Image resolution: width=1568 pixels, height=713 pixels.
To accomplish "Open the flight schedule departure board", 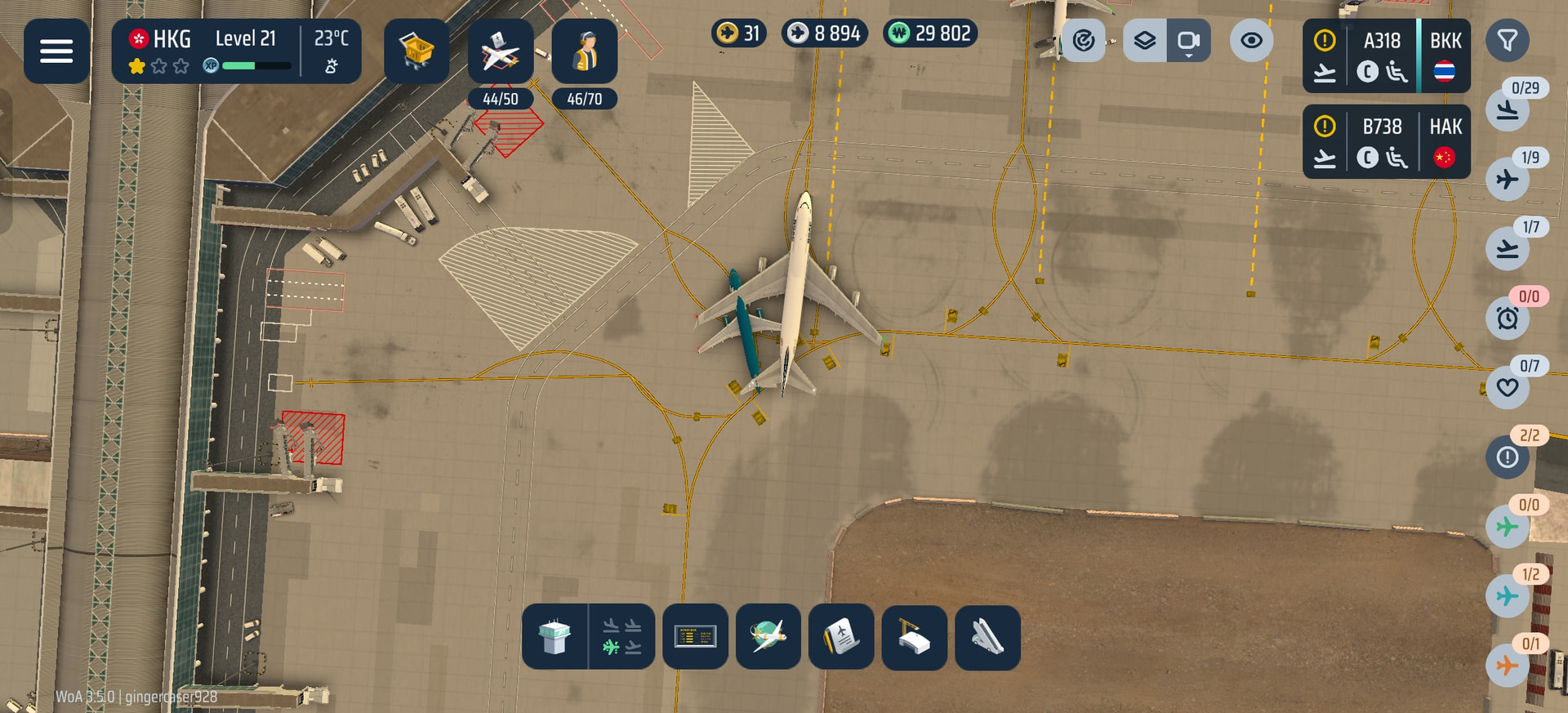I will click(695, 637).
